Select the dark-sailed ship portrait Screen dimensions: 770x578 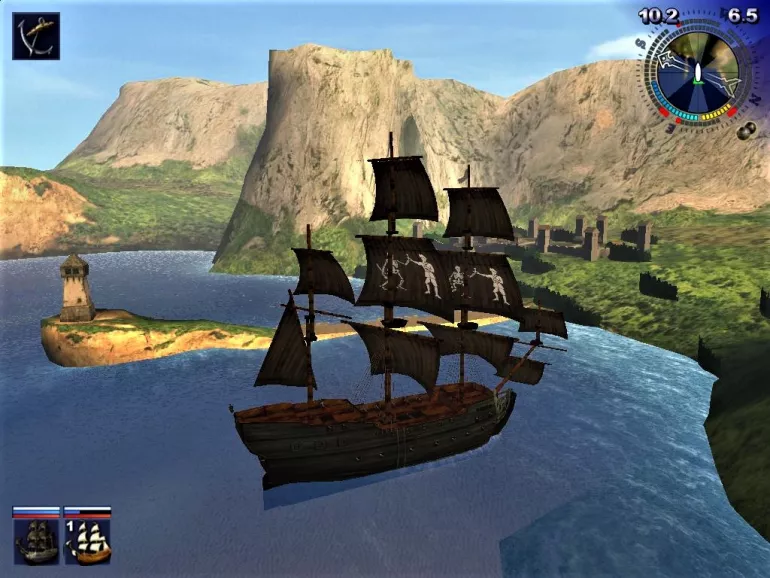point(36,540)
